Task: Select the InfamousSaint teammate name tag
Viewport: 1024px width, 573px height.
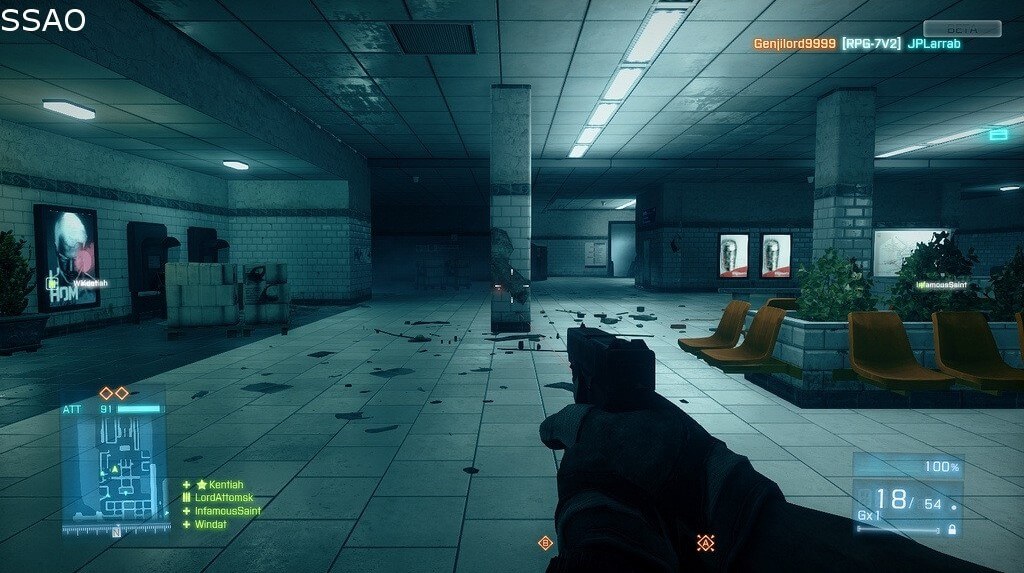Action: 942,285
